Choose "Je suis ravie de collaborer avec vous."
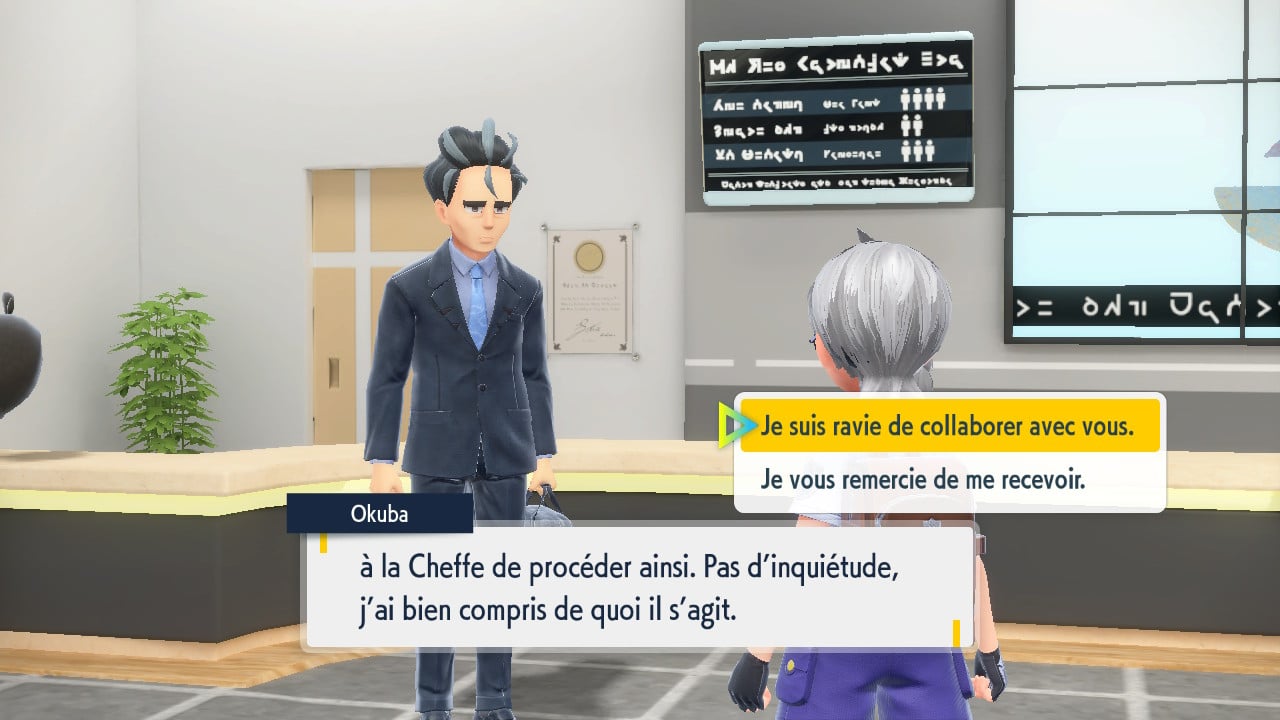 pyautogui.click(x=948, y=426)
